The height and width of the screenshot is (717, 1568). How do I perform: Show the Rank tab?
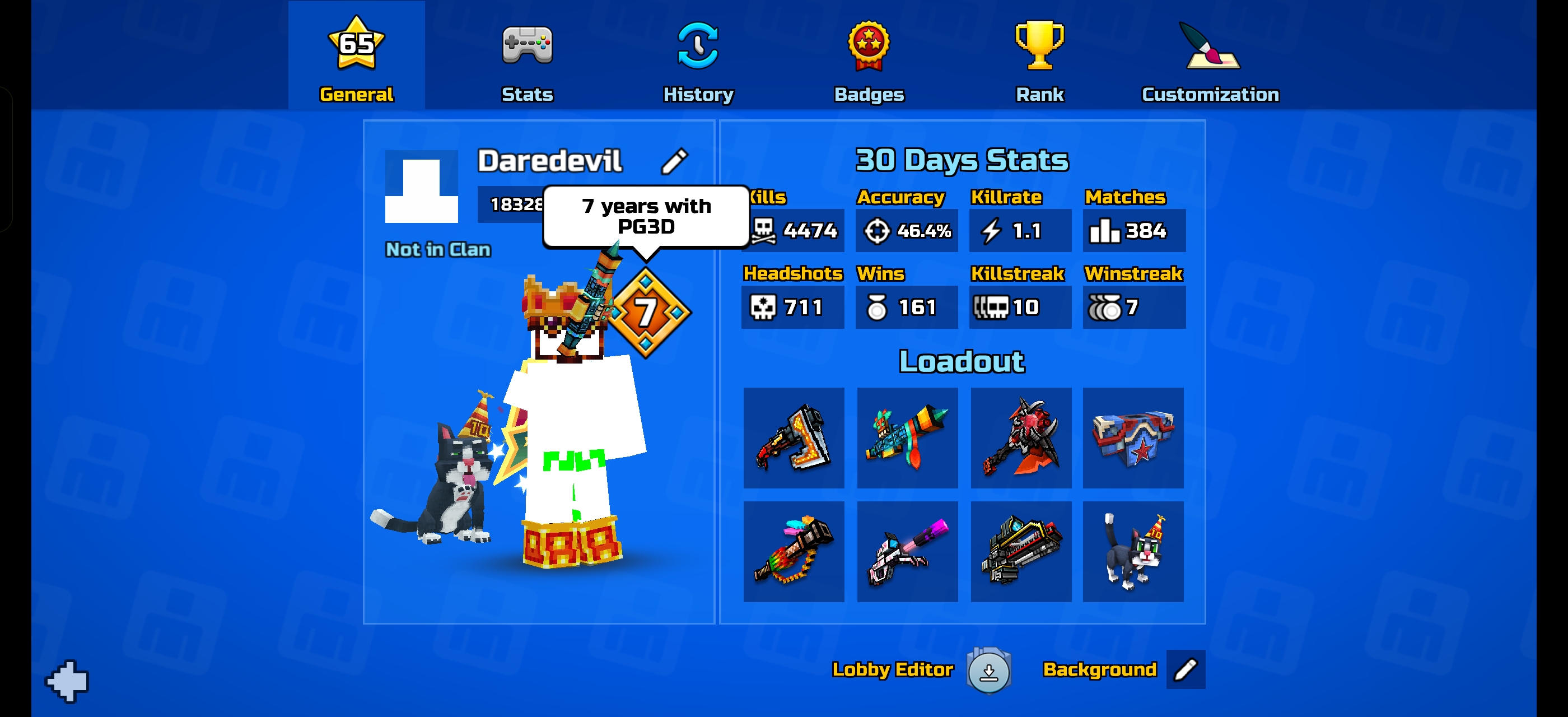click(1040, 58)
